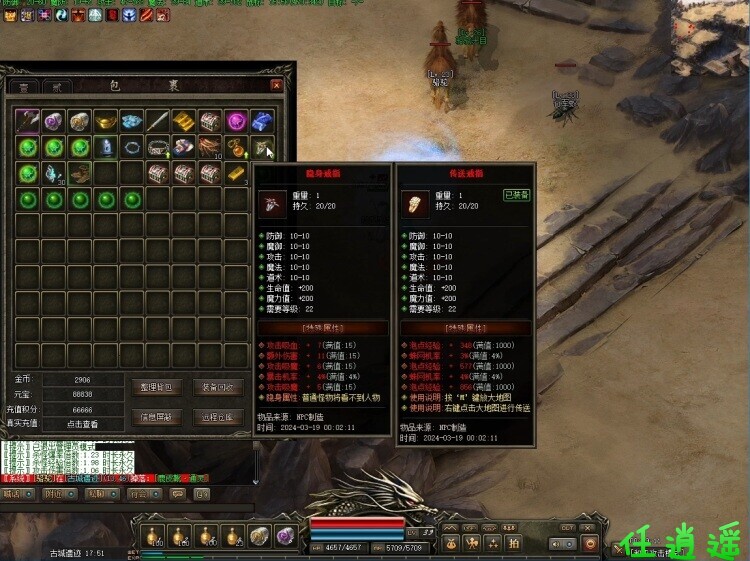This screenshot has height=561, width=750.
Task: Switch to the 壹 bag tab
Action: [24, 88]
